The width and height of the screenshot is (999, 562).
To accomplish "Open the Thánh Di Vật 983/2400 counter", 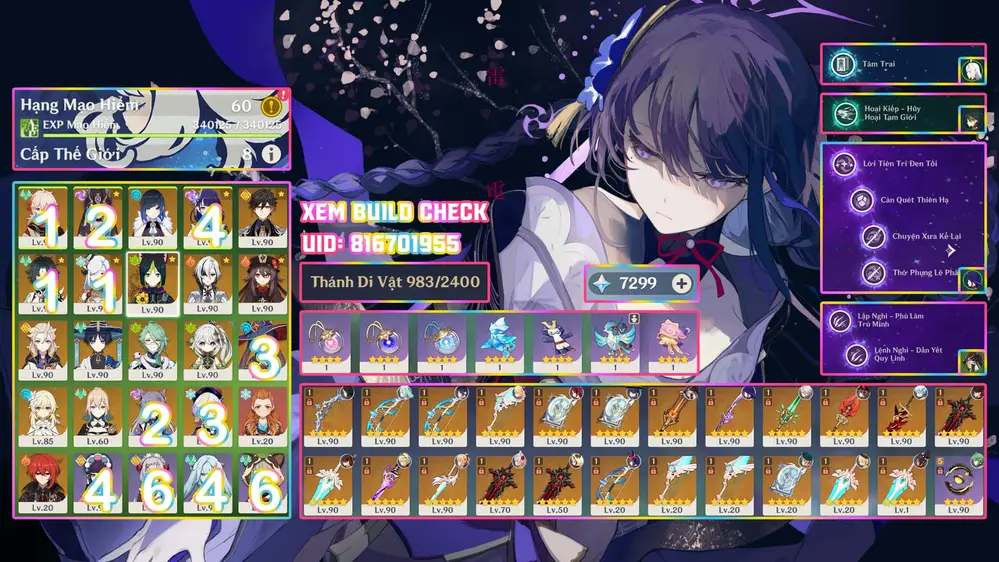I will (396, 283).
